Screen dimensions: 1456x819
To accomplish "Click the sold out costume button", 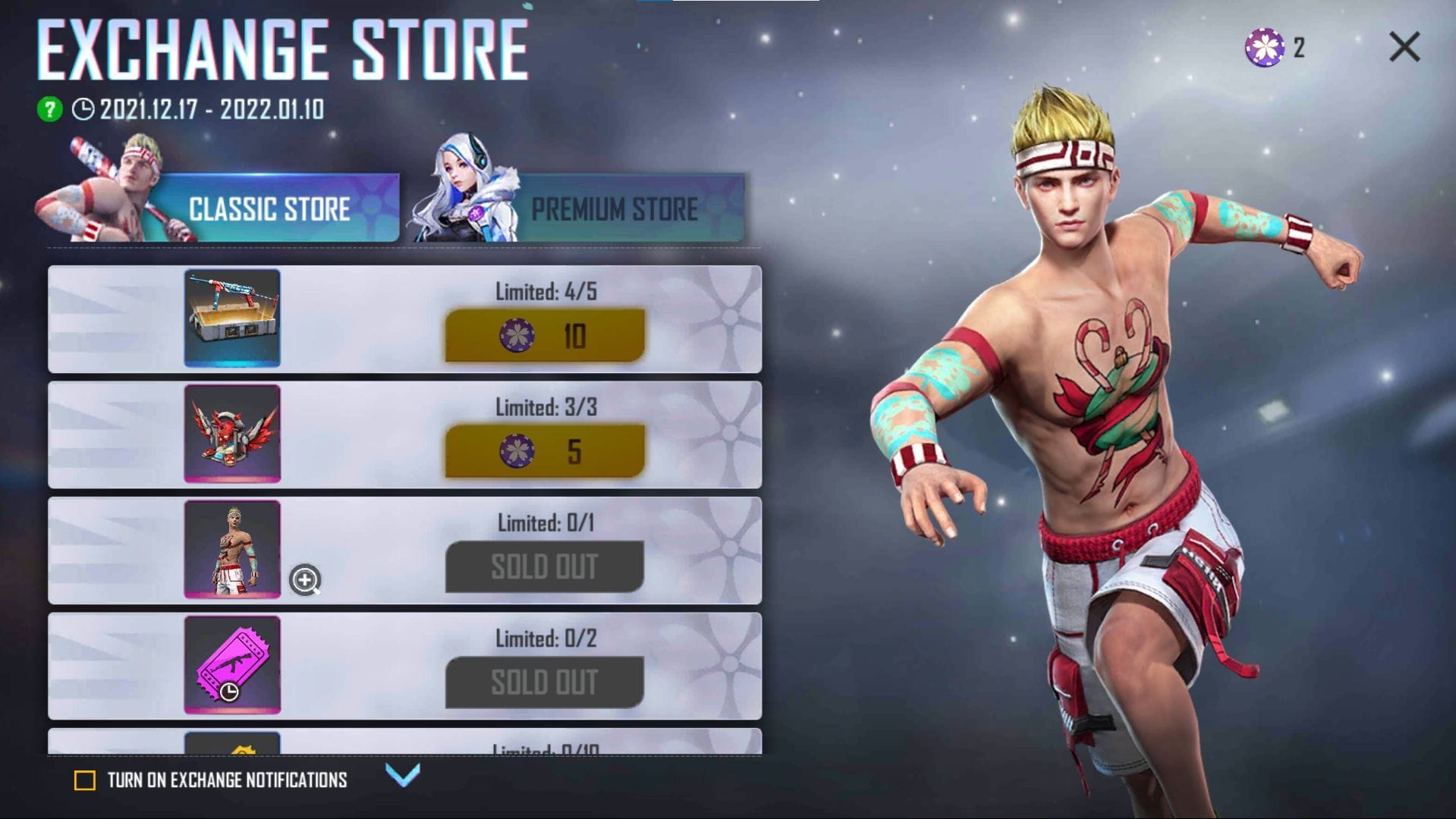I will [545, 566].
